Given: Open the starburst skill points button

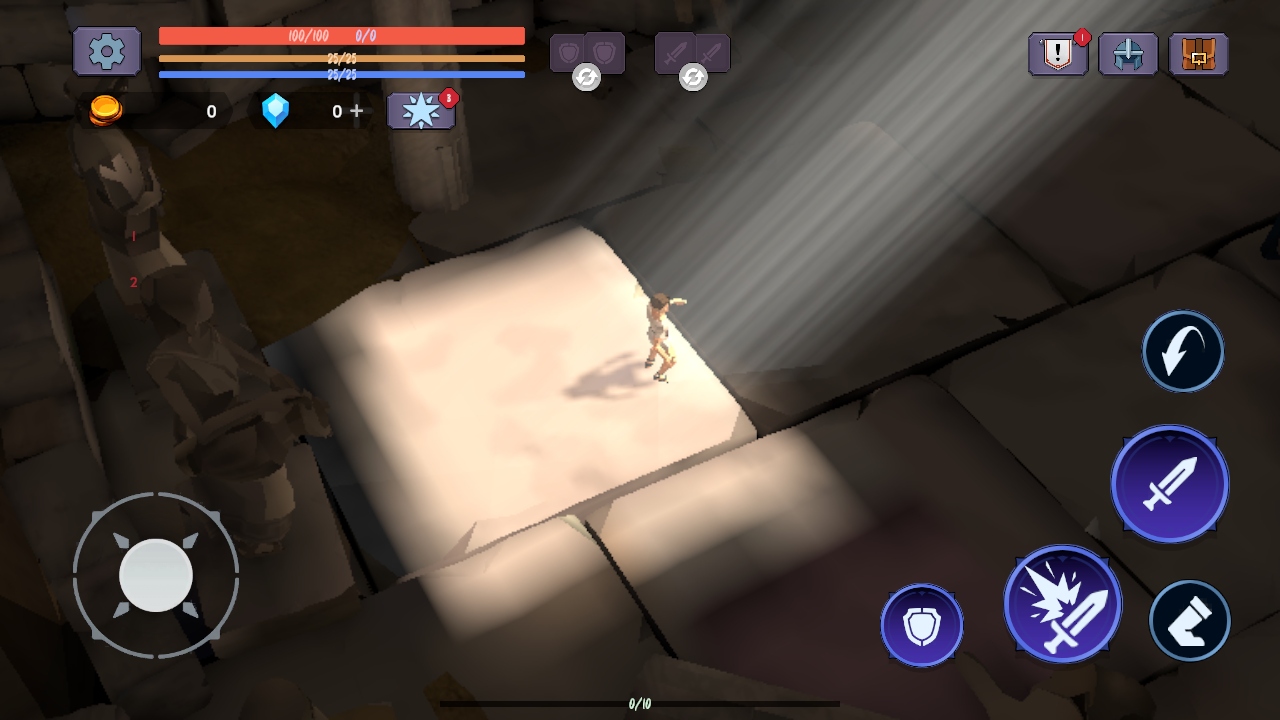Looking at the screenshot, I should pyautogui.click(x=421, y=111).
